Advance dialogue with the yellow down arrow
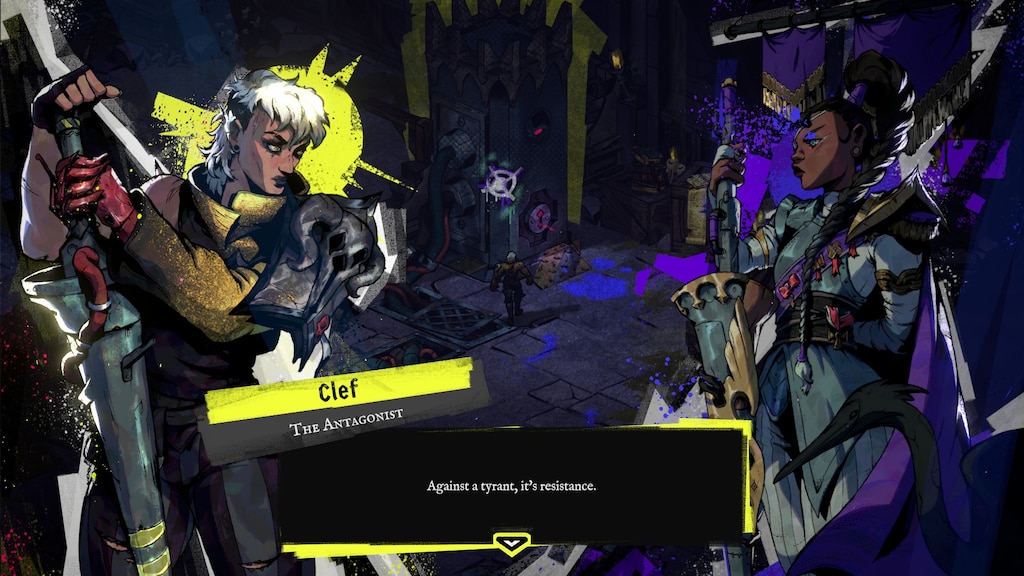The width and height of the screenshot is (1024, 576). 511,543
